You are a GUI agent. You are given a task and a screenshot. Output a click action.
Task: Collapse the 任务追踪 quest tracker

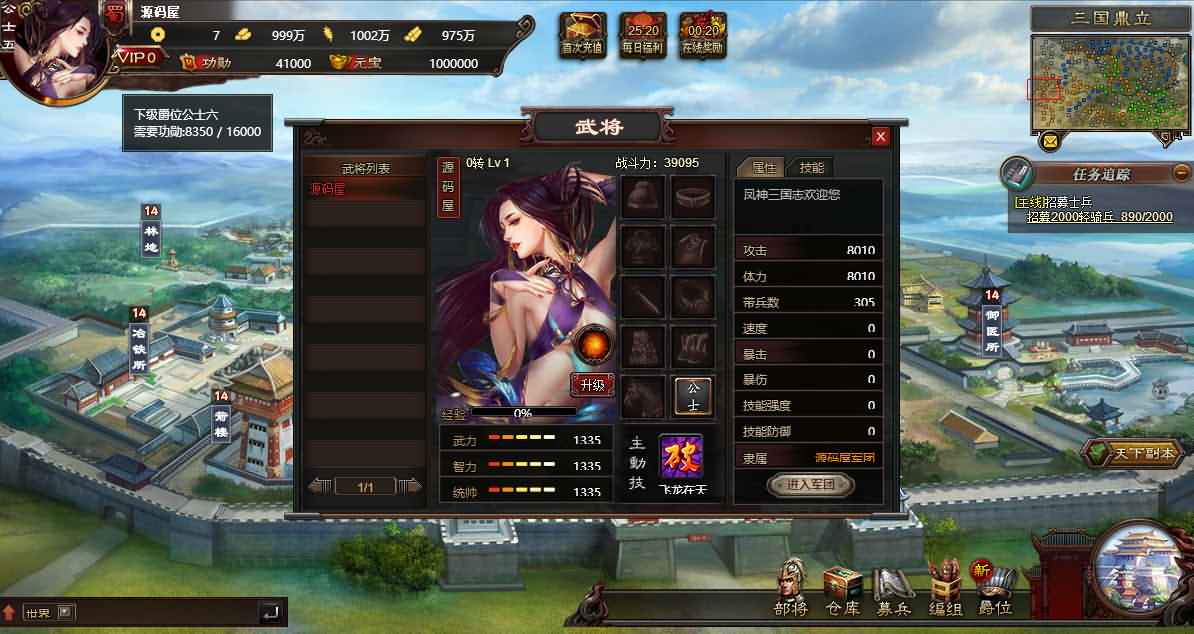click(1181, 173)
